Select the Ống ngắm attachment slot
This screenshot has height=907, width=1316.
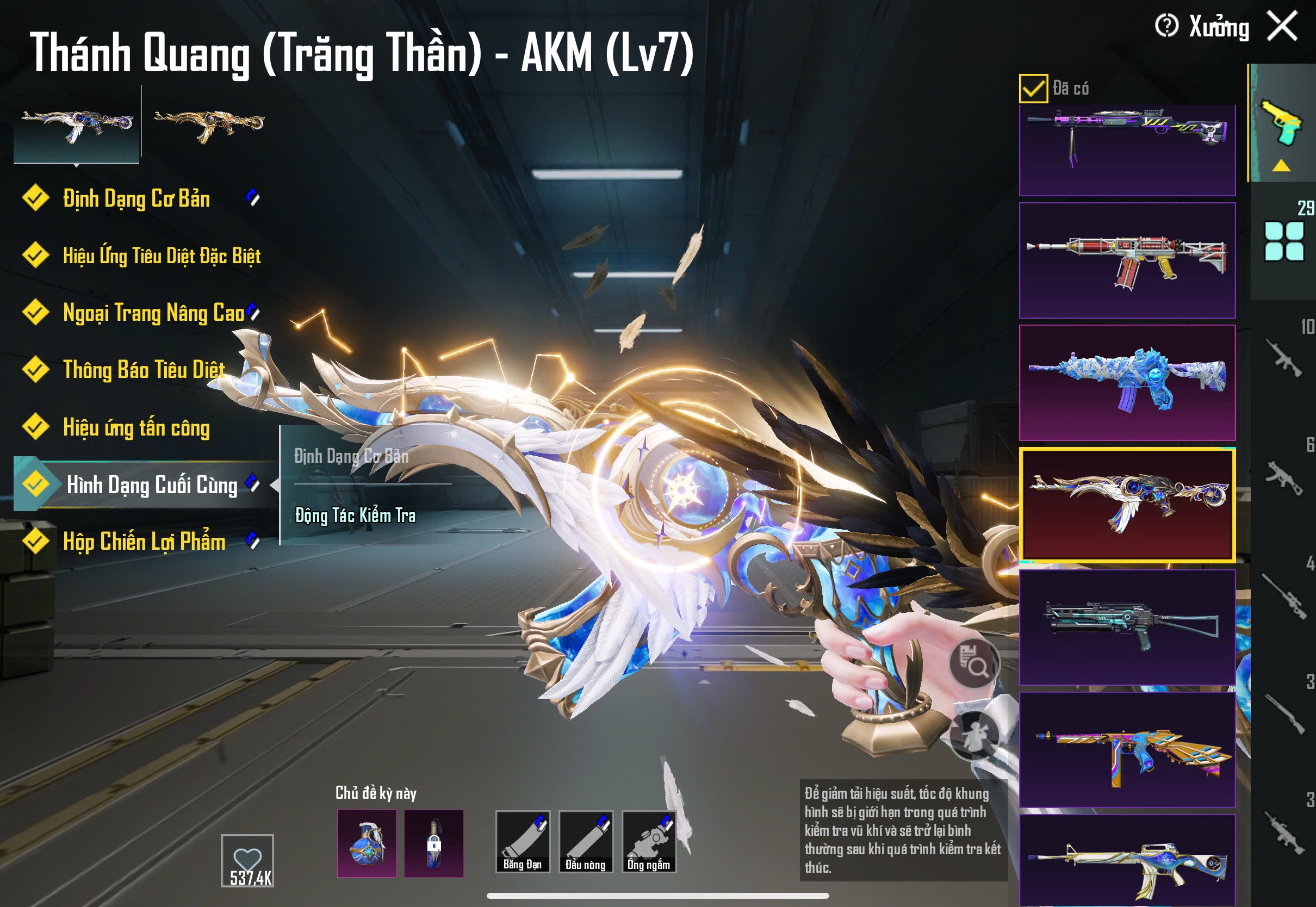649,841
